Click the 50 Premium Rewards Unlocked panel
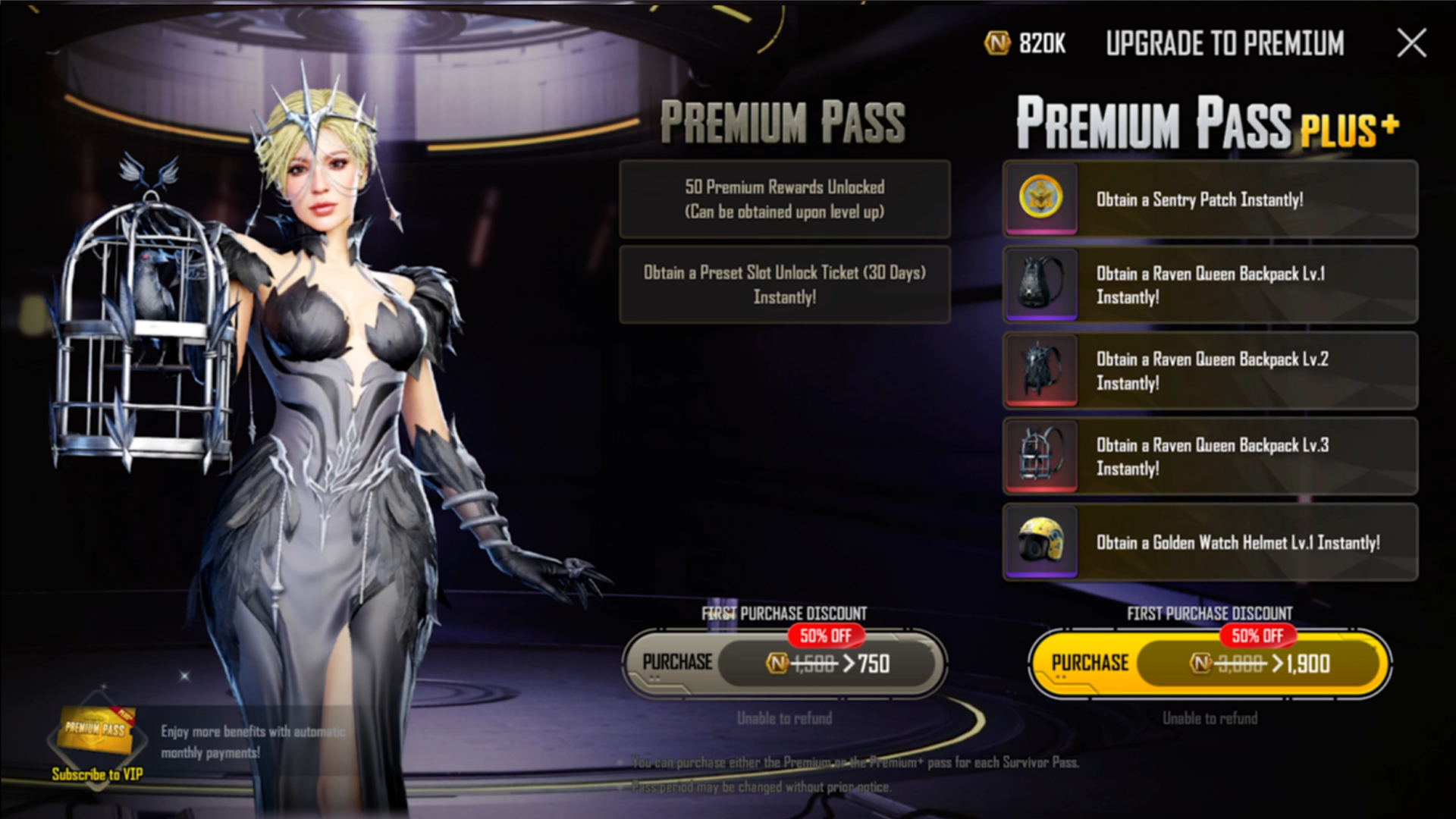 784,199
